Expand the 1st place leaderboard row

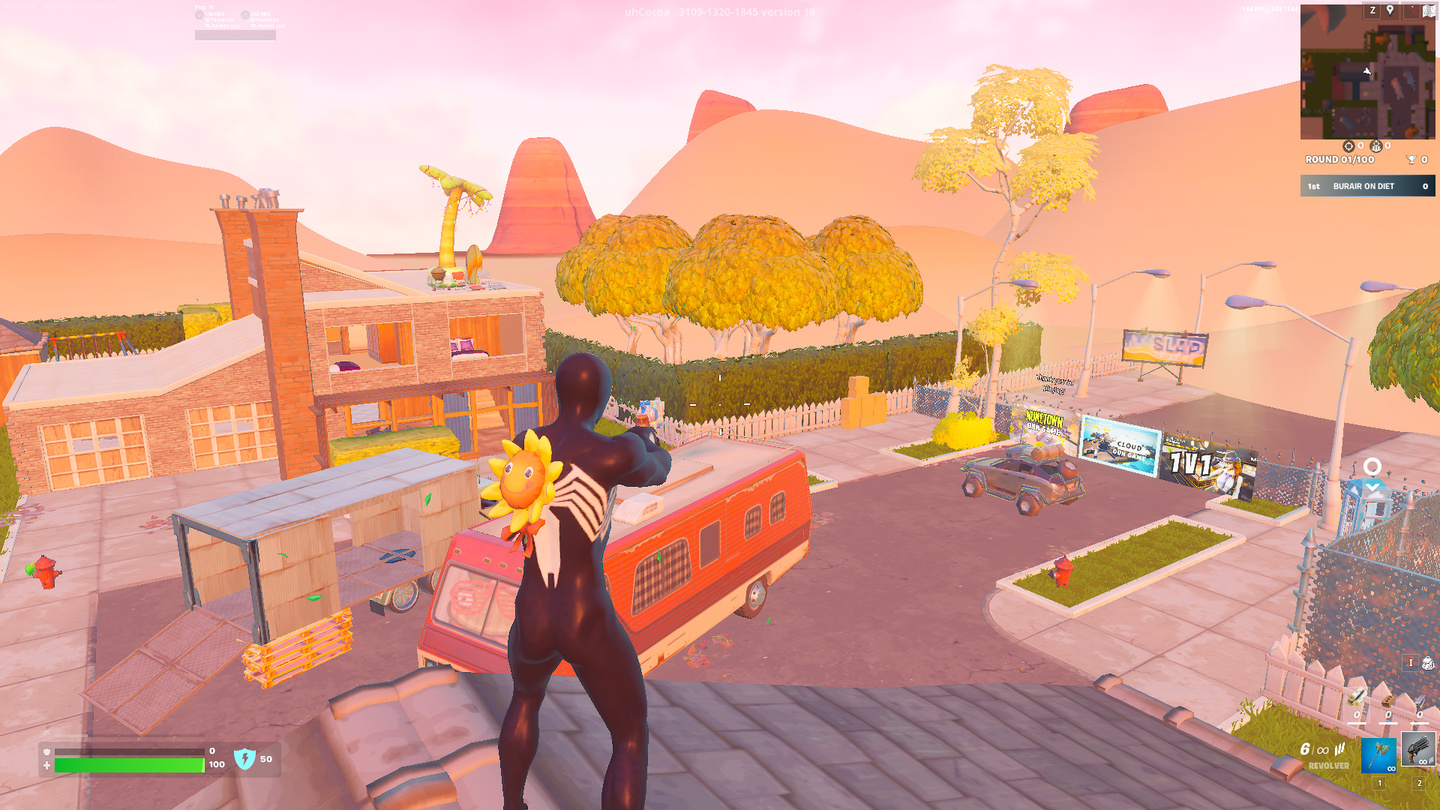click(x=1315, y=184)
